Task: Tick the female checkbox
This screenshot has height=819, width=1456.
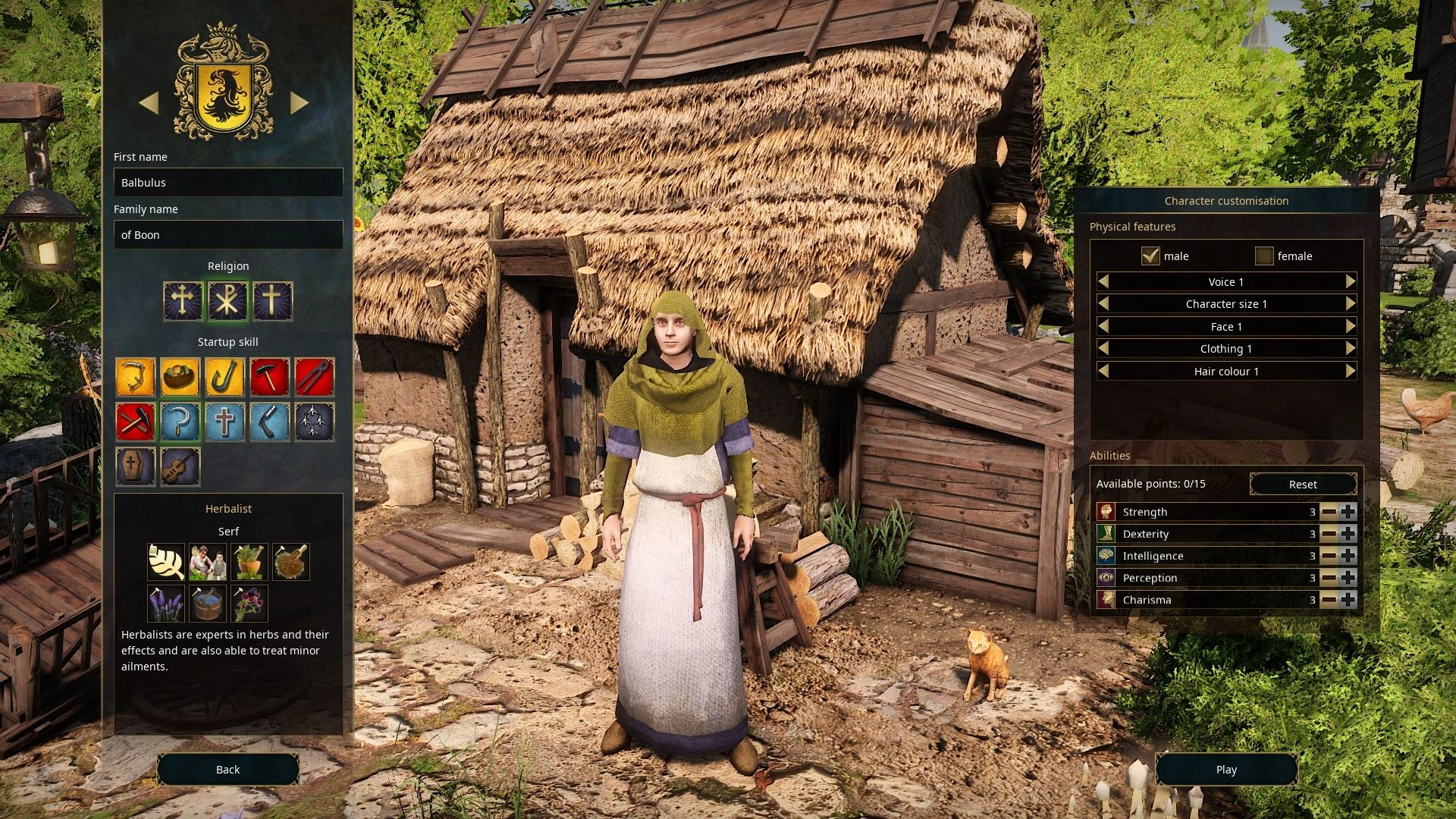Action: click(1264, 256)
